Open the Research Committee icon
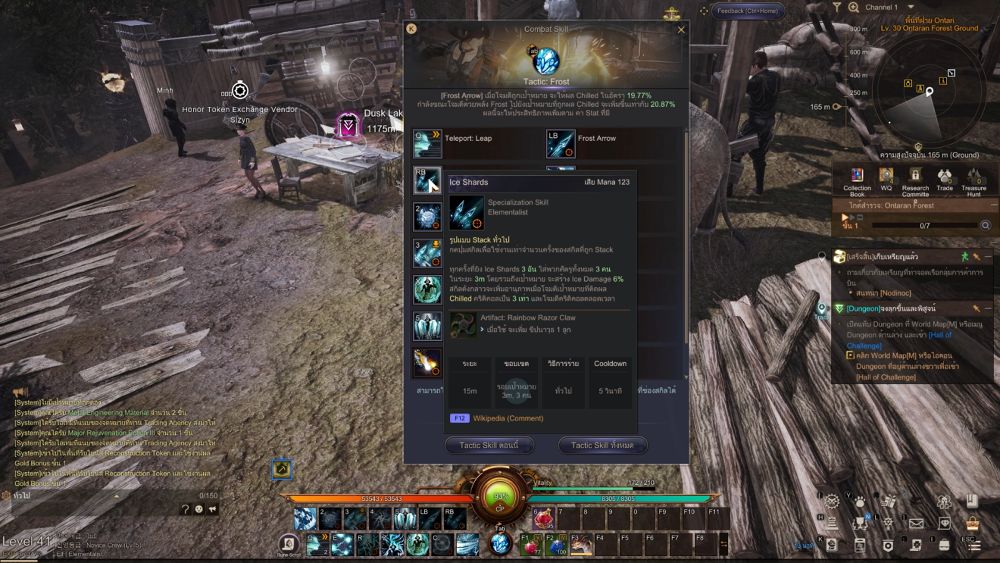The width and height of the screenshot is (1000, 563). tap(915, 179)
